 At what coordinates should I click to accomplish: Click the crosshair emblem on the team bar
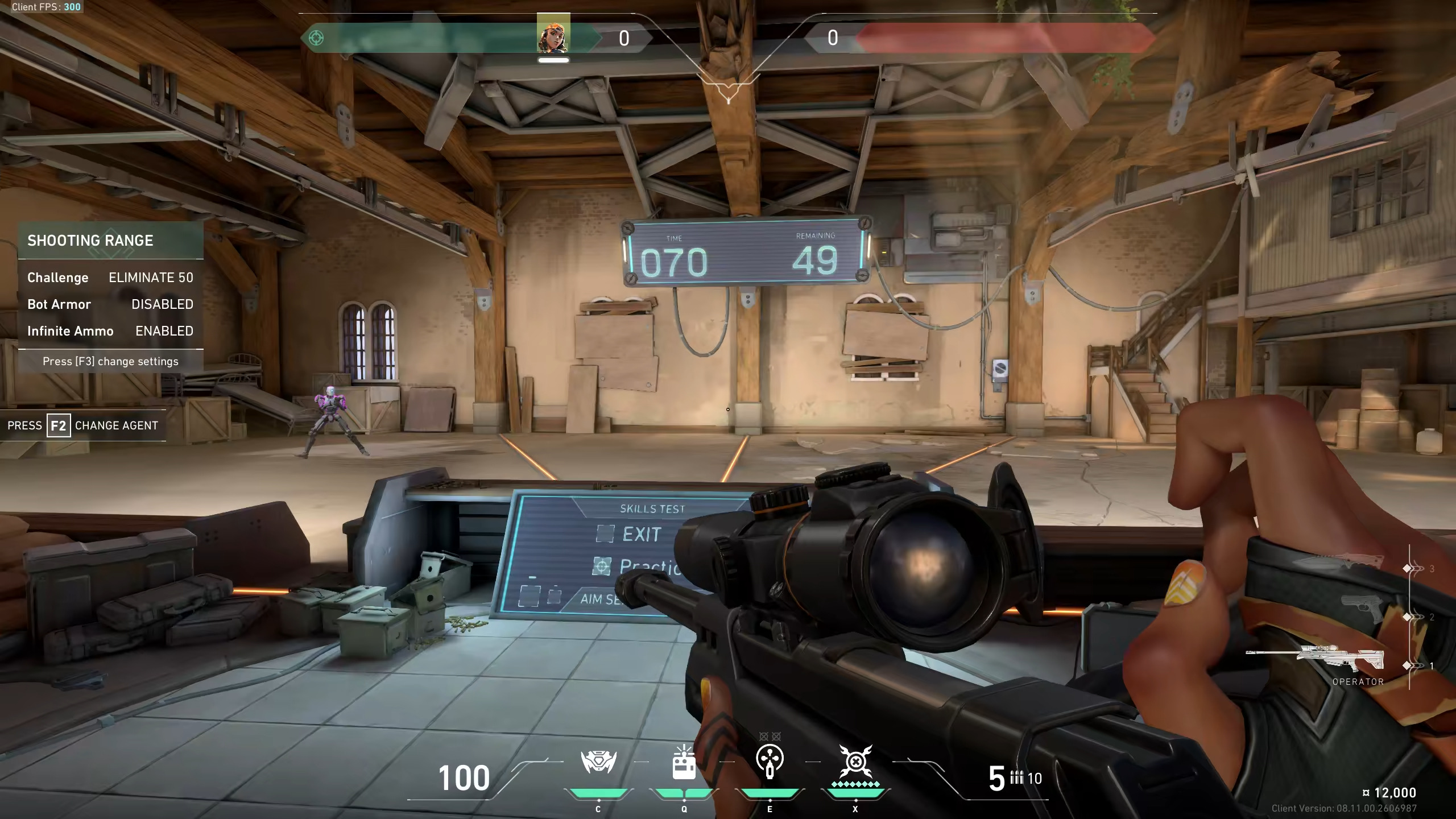coord(316,38)
